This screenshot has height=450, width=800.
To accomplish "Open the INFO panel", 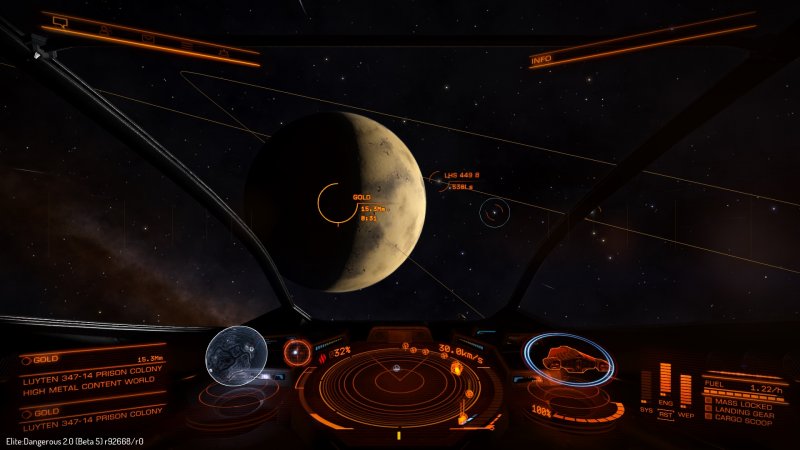I will pyautogui.click(x=541, y=60).
